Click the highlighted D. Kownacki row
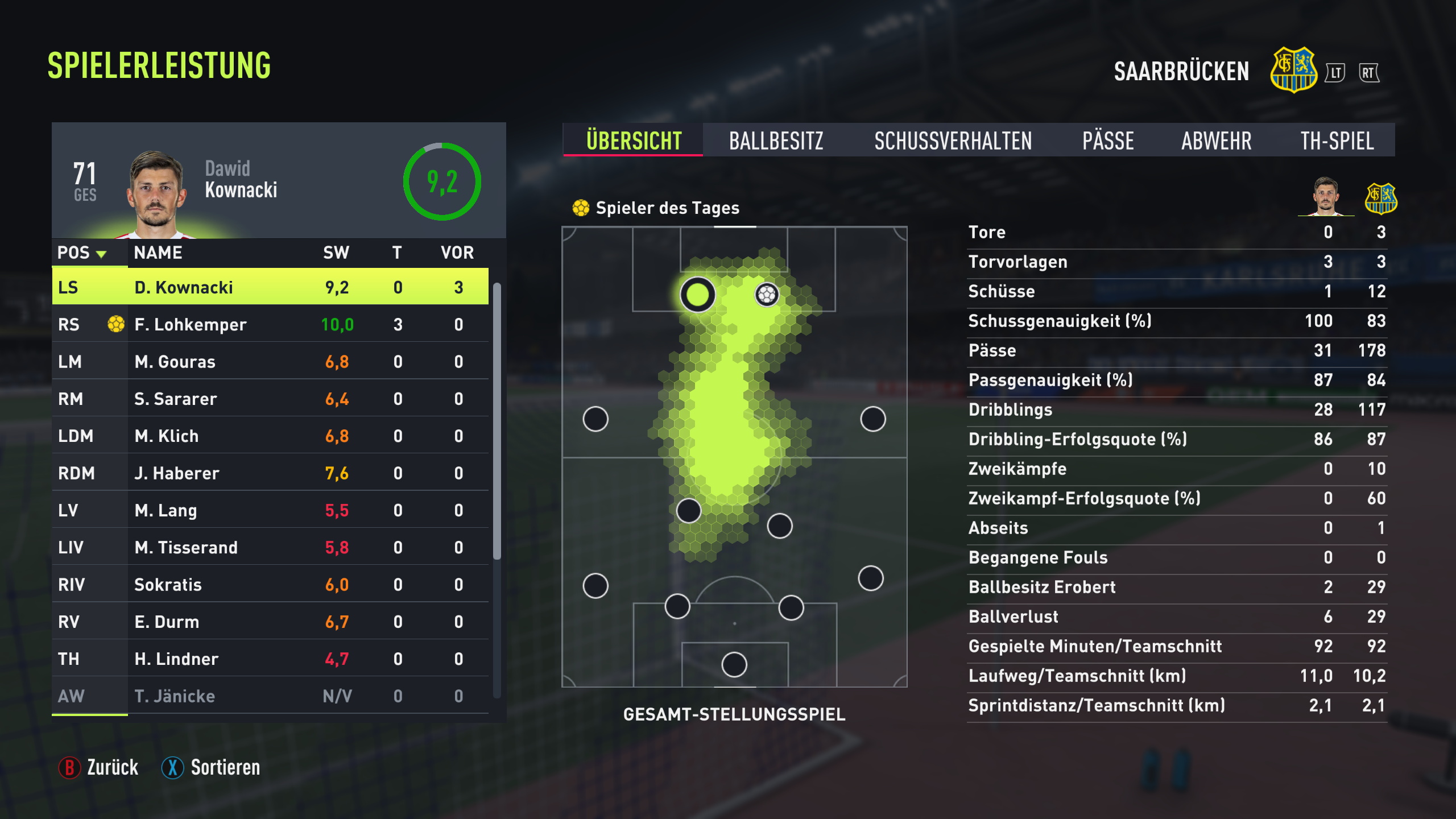1456x819 pixels. (270, 287)
